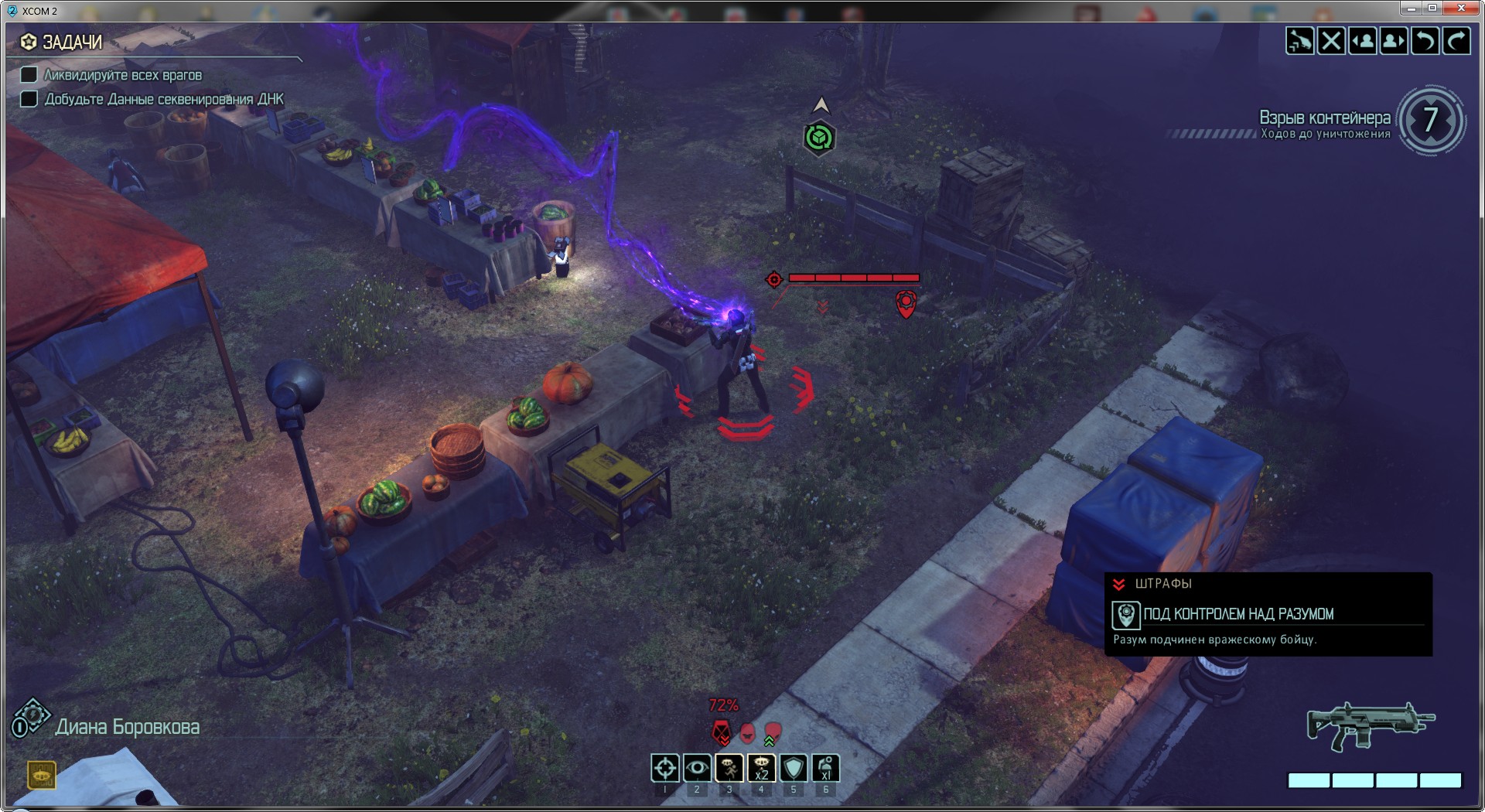Use the drone with running man ability

click(x=729, y=768)
